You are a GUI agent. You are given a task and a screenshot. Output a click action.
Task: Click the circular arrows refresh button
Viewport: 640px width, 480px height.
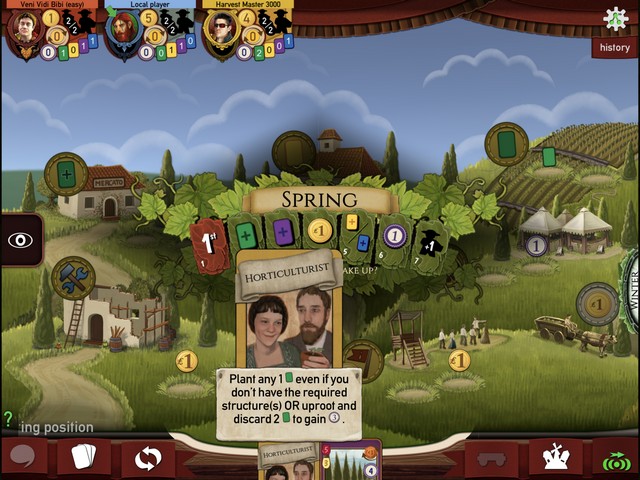(148, 459)
